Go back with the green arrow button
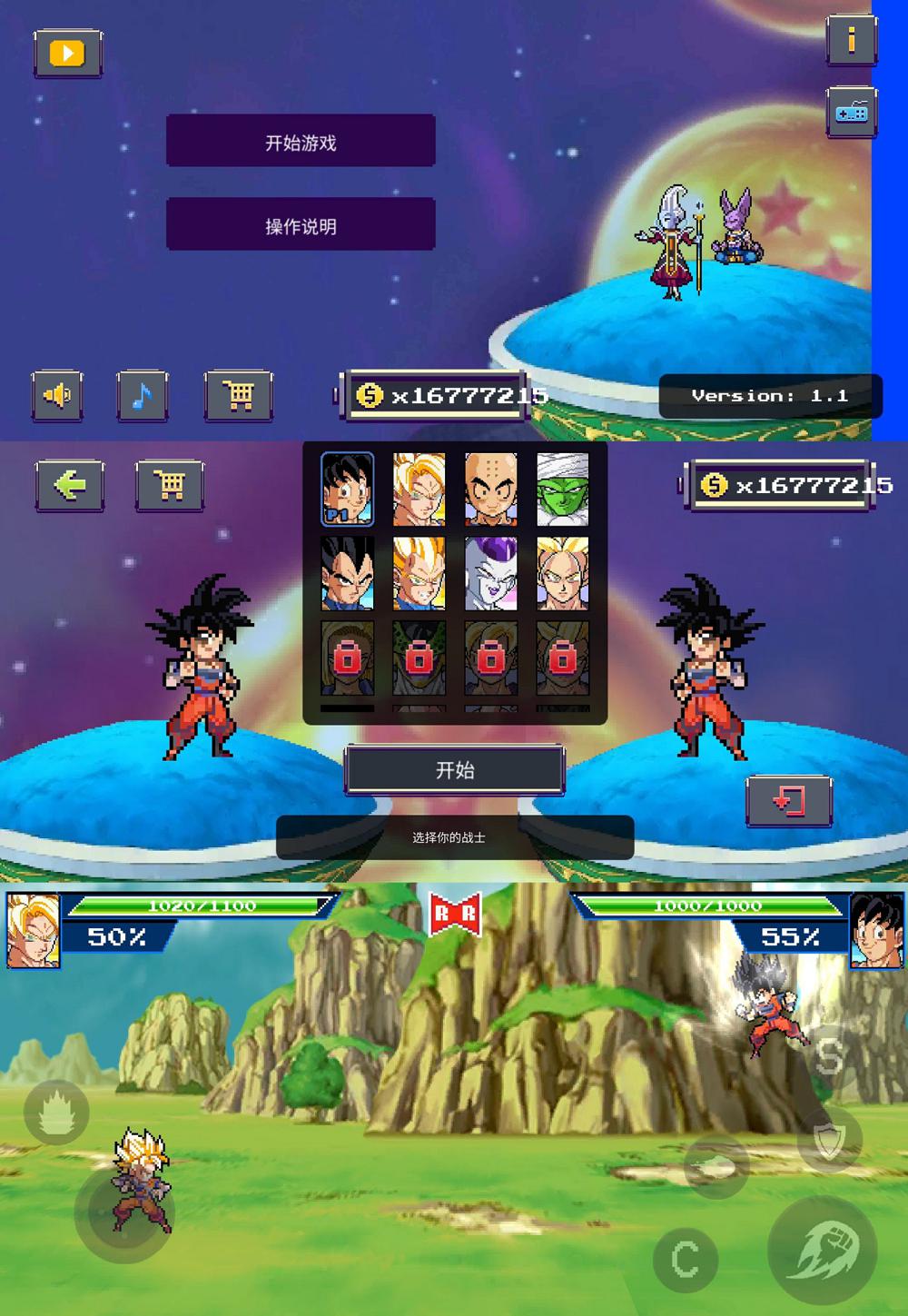The width and height of the screenshot is (908, 1316). tap(70, 485)
